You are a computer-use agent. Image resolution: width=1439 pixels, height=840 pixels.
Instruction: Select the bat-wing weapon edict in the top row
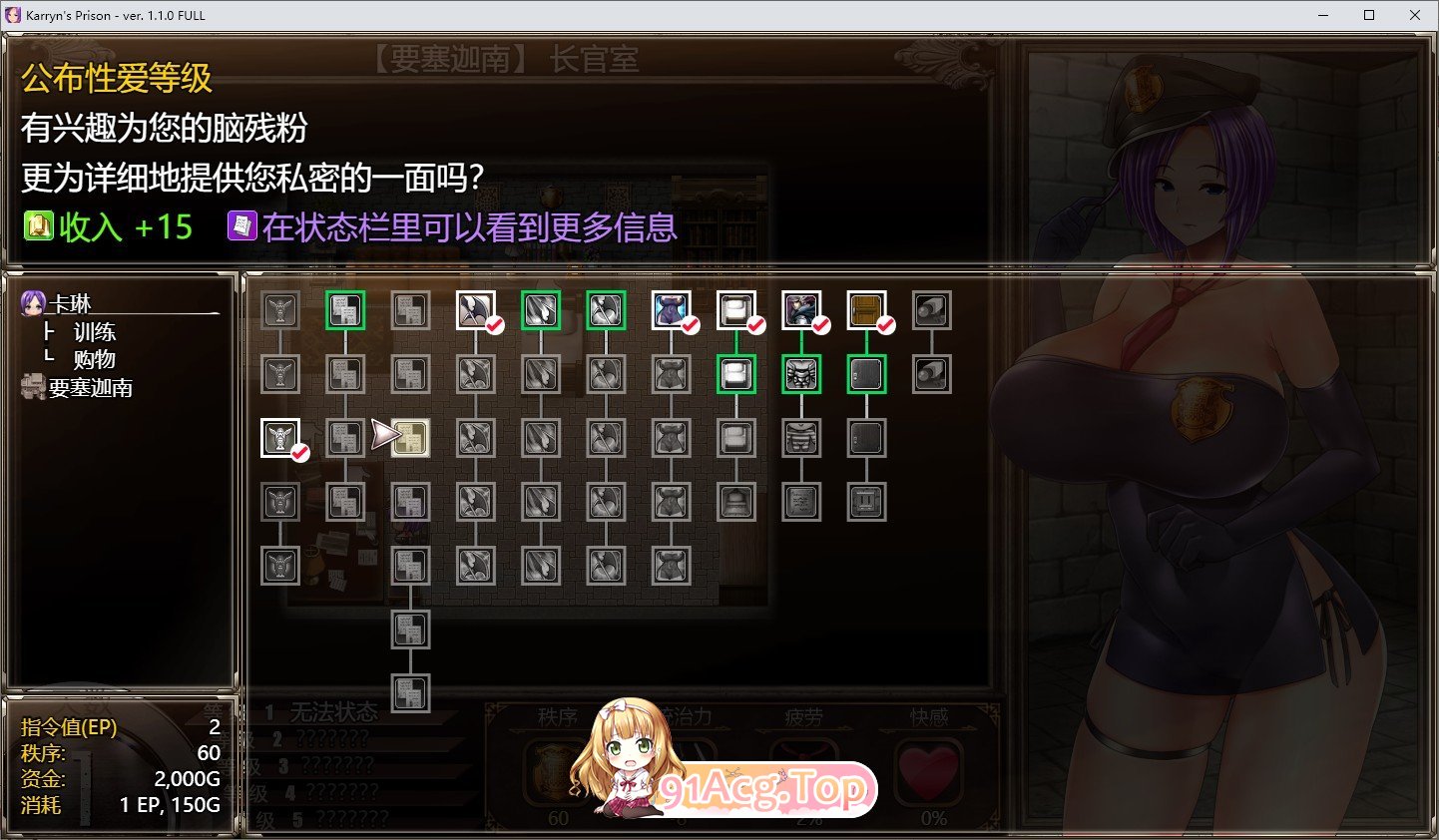pyautogui.click(x=475, y=309)
